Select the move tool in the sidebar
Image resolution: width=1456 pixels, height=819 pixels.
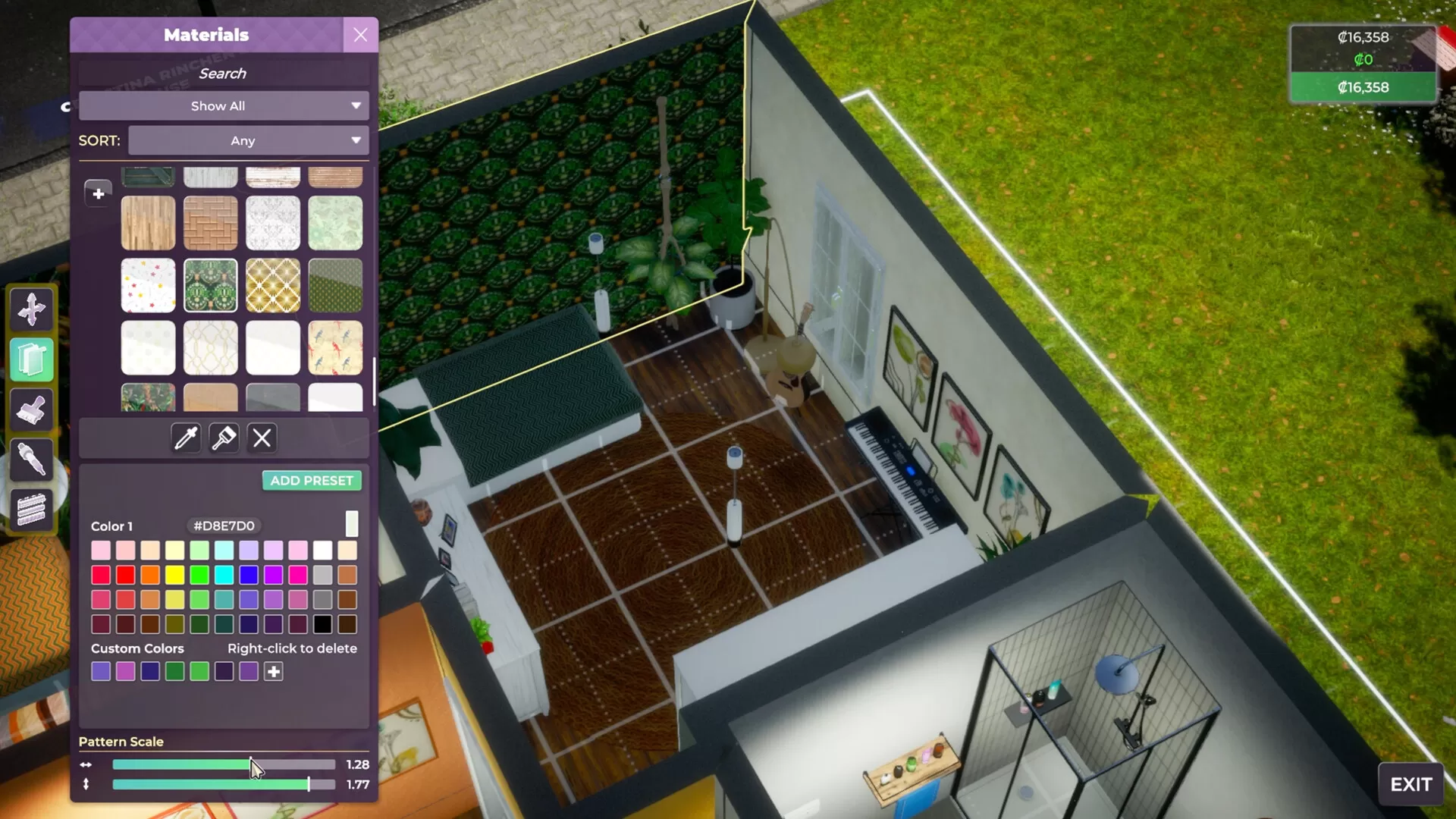tap(32, 309)
